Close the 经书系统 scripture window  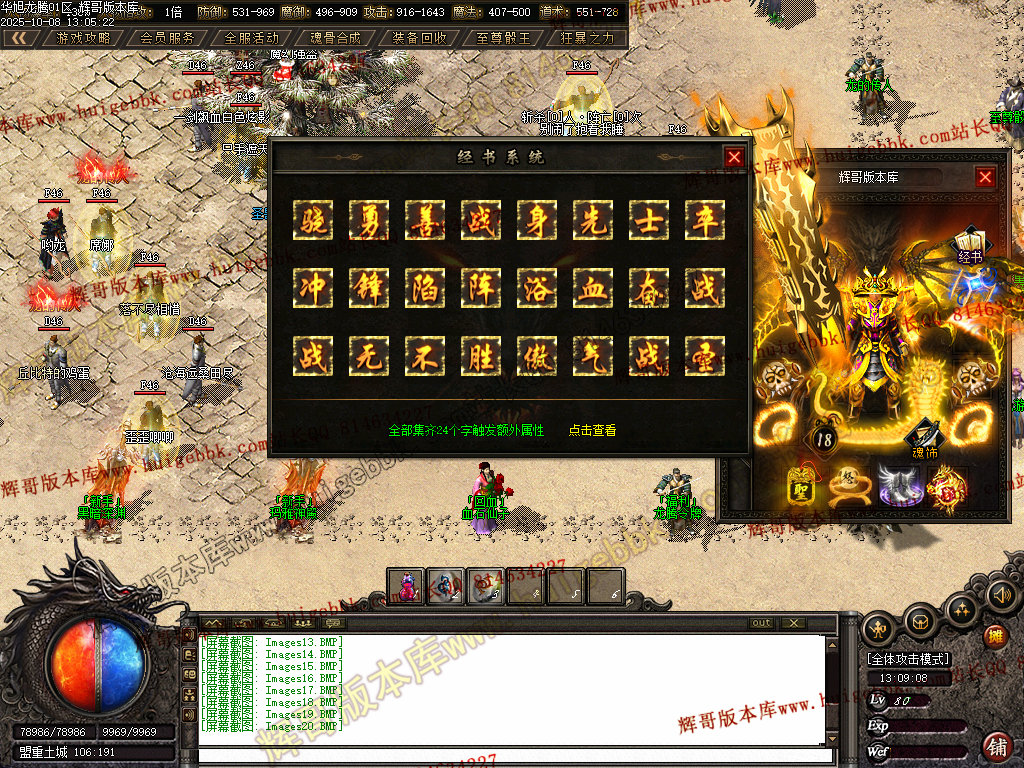coord(734,157)
